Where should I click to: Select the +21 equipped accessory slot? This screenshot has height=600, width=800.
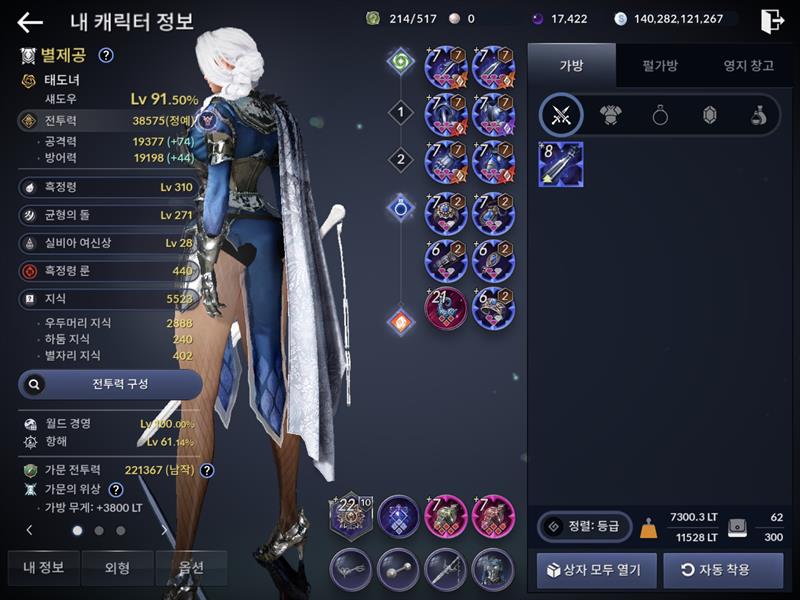click(446, 309)
